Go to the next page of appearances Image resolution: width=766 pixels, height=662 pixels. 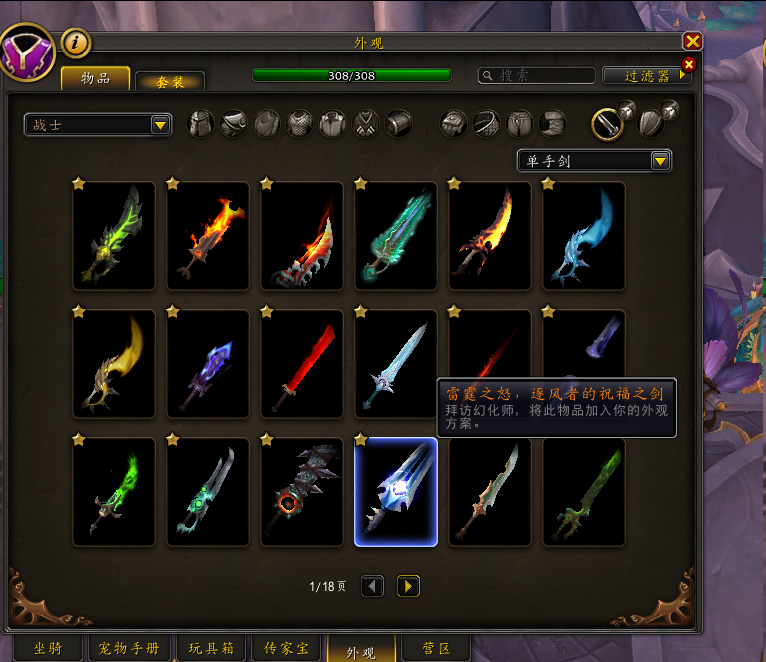pos(408,586)
